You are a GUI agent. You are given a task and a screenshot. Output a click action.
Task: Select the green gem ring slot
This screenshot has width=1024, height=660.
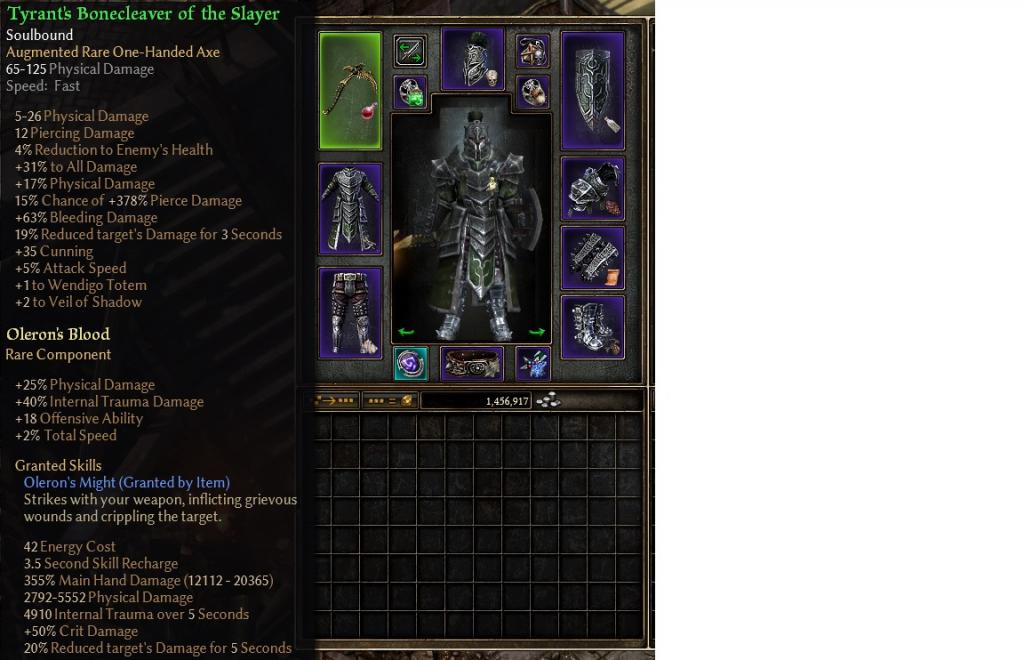coord(410,92)
